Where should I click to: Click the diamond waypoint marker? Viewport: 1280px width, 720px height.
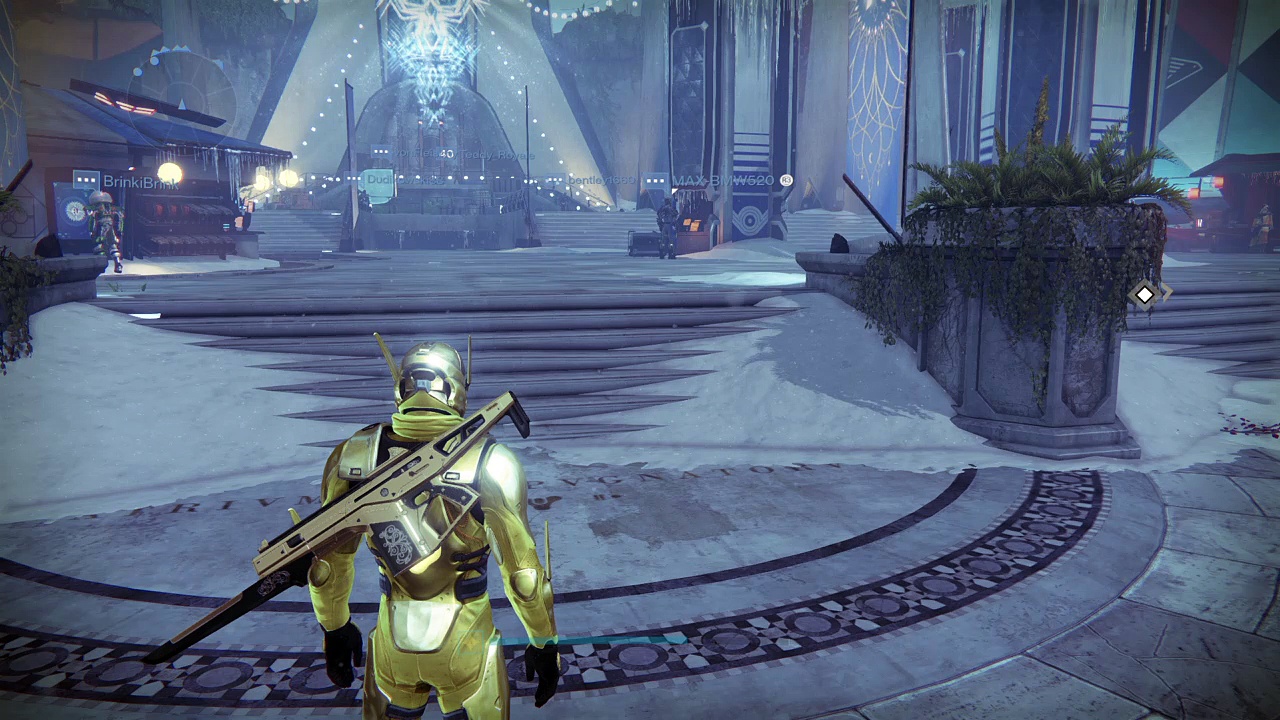click(1144, 295)
